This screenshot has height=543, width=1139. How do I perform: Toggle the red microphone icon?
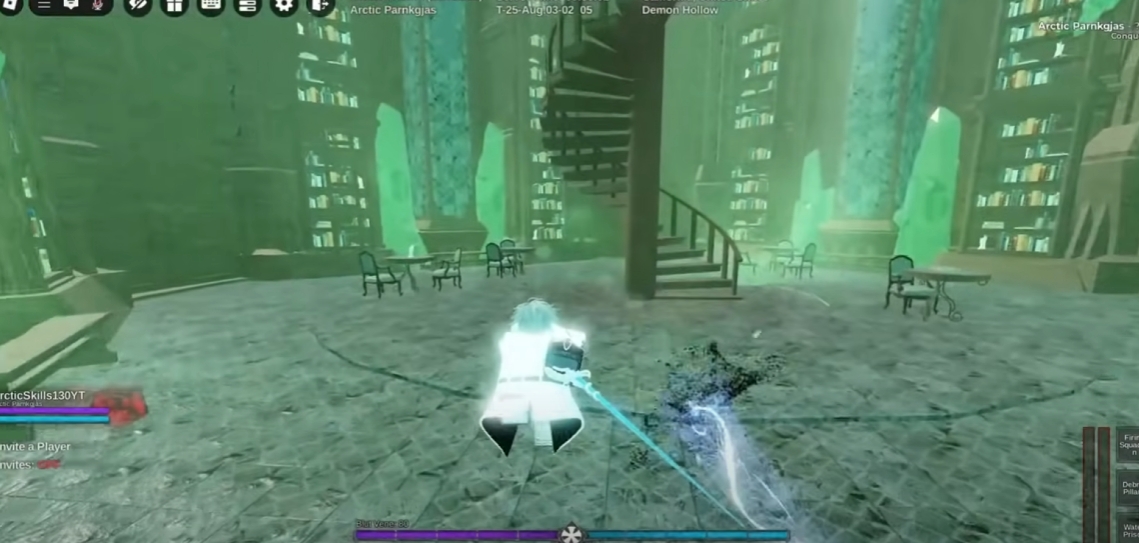point(98,4)
